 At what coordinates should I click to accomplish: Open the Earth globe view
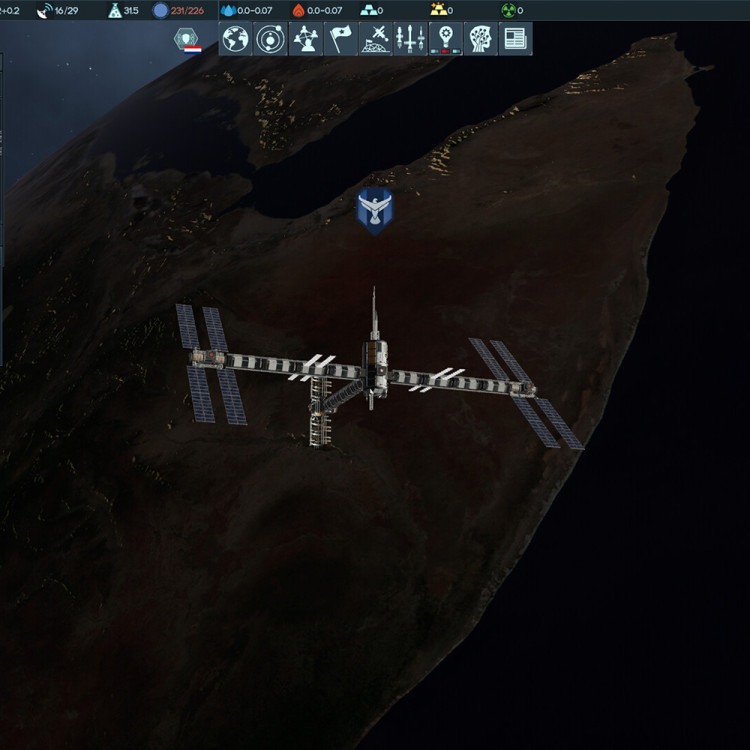coord(236,39)
